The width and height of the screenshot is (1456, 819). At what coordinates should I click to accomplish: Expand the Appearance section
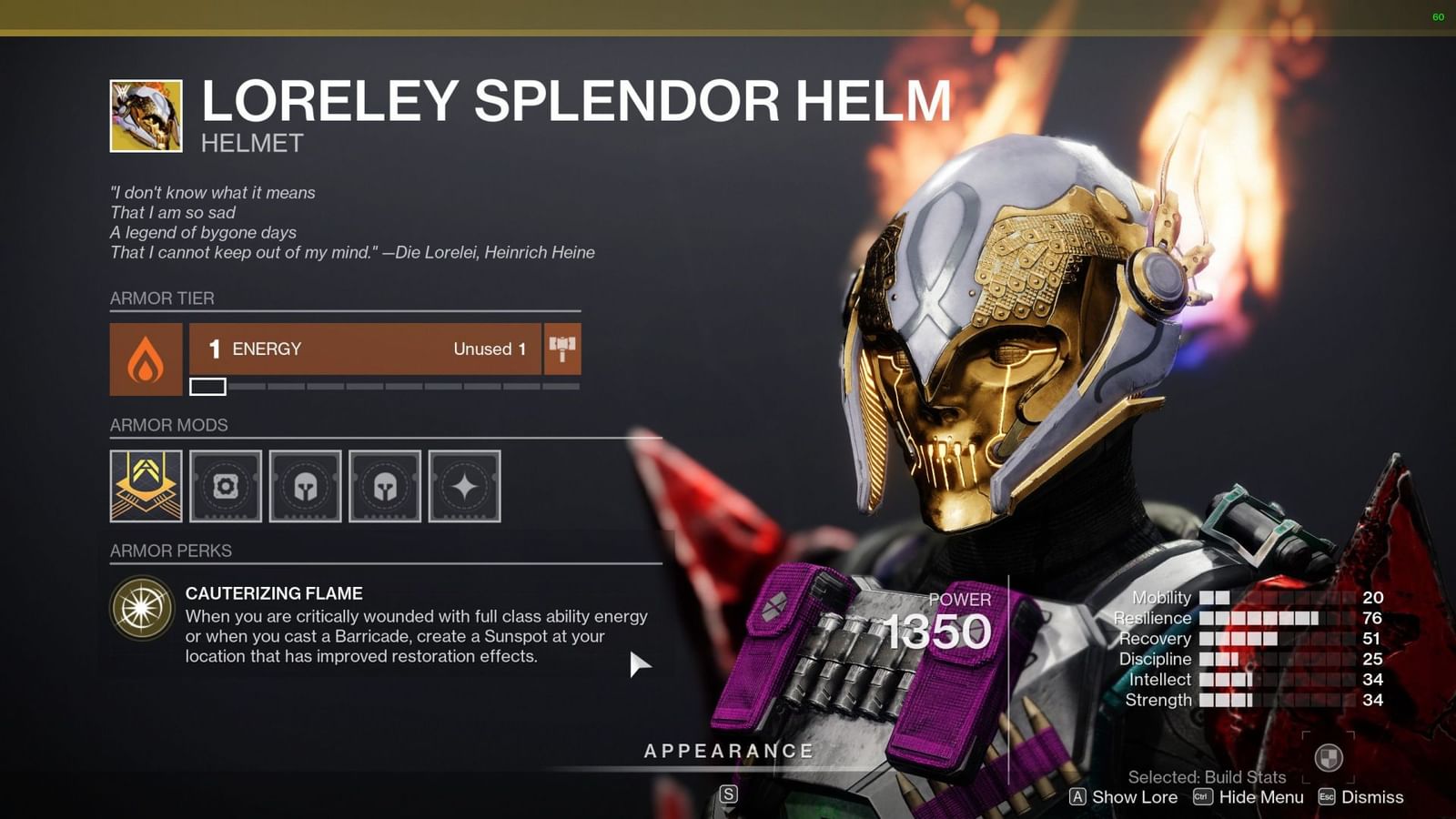(x=726, y=751)
